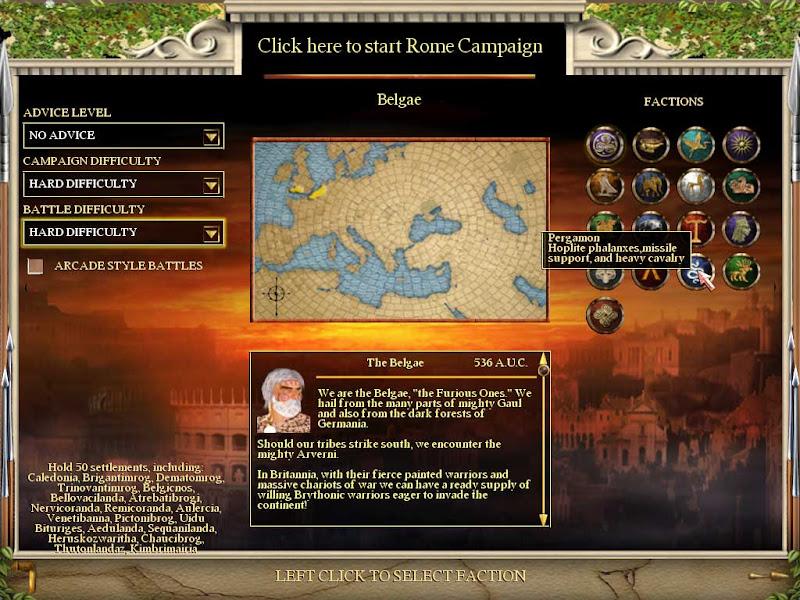Click the campaign map preview
Viewport: 800px width, 600px height.
tap(400, 230)
